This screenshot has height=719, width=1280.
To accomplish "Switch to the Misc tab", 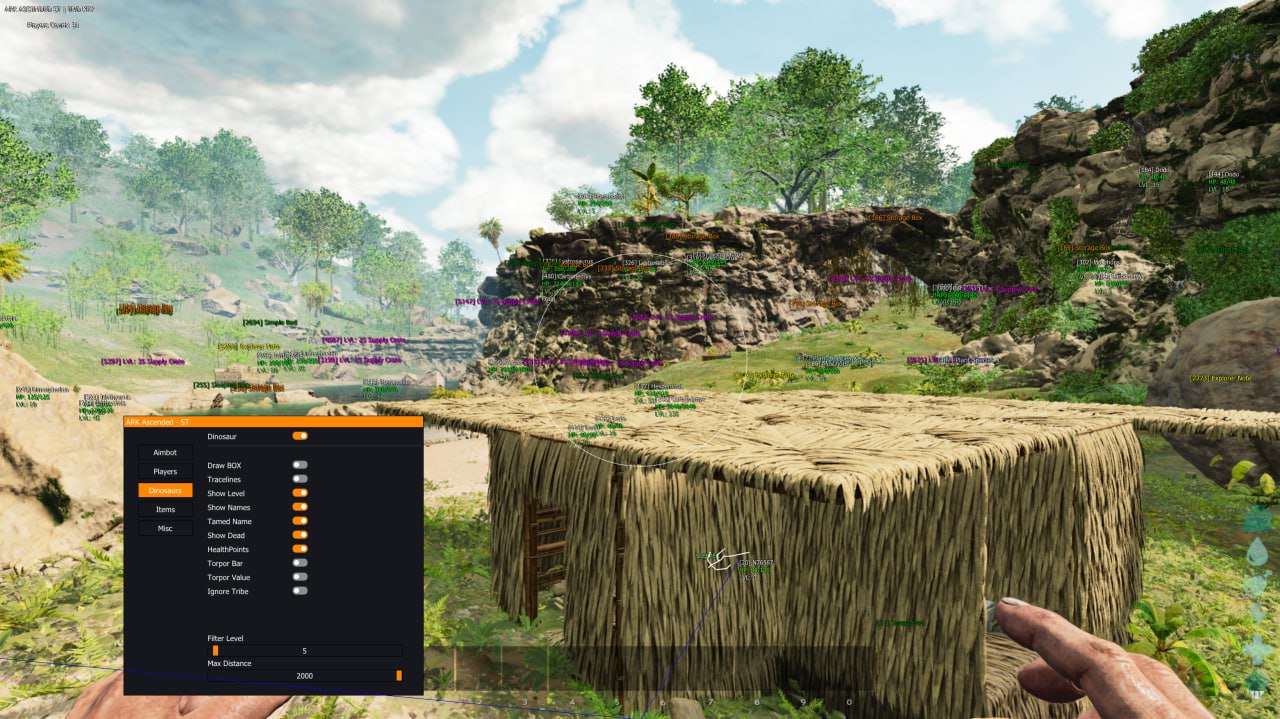I will pos(165,529).
